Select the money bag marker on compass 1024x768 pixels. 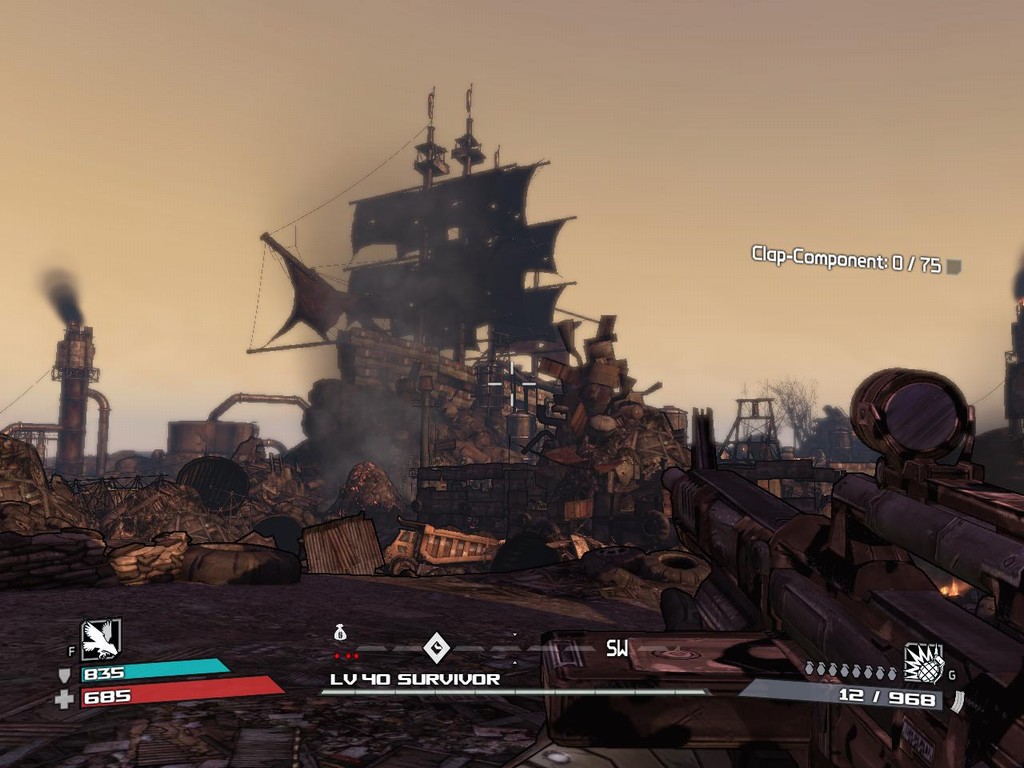(x=340, y=632)
